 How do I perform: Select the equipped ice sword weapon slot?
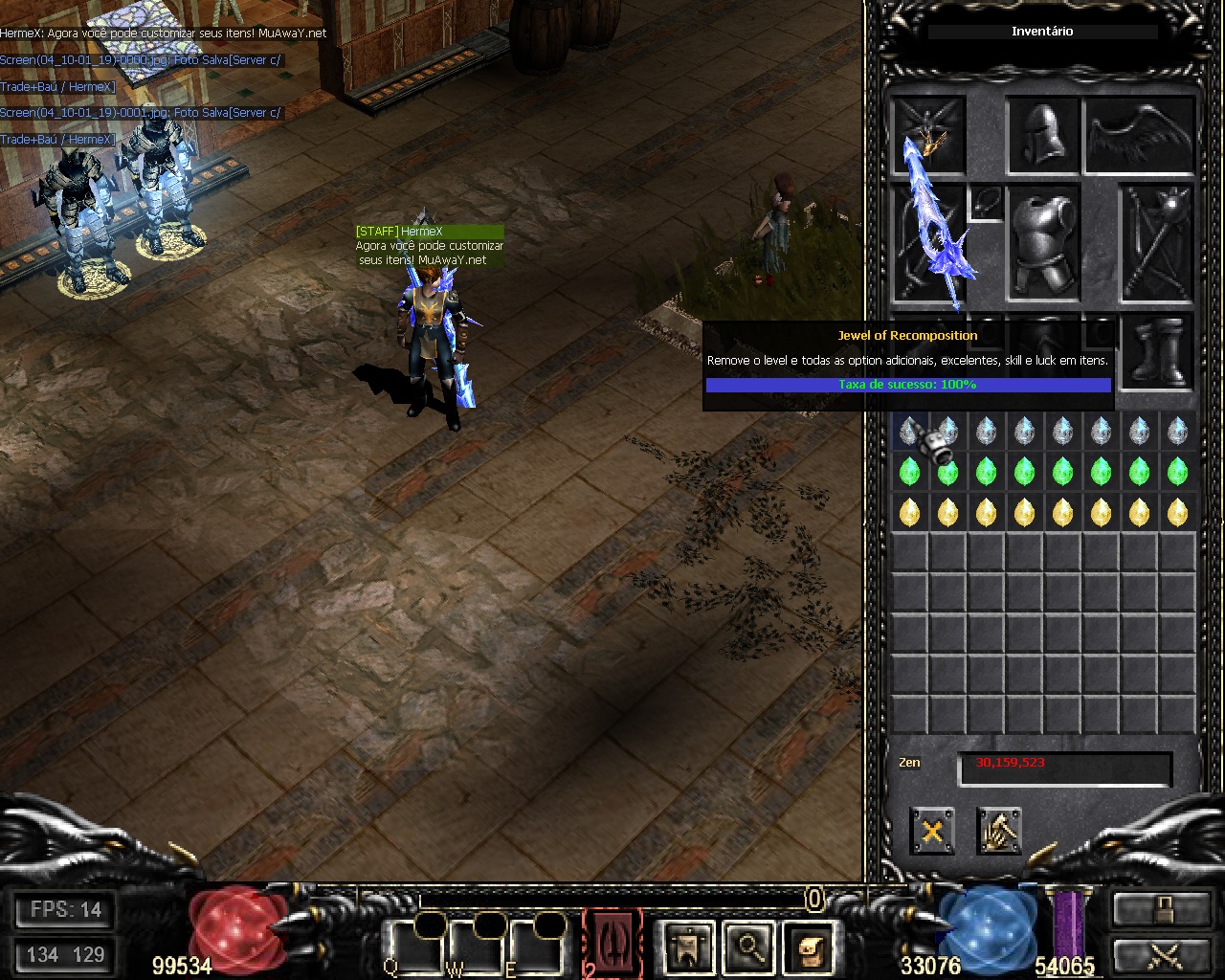coord(929,244)
